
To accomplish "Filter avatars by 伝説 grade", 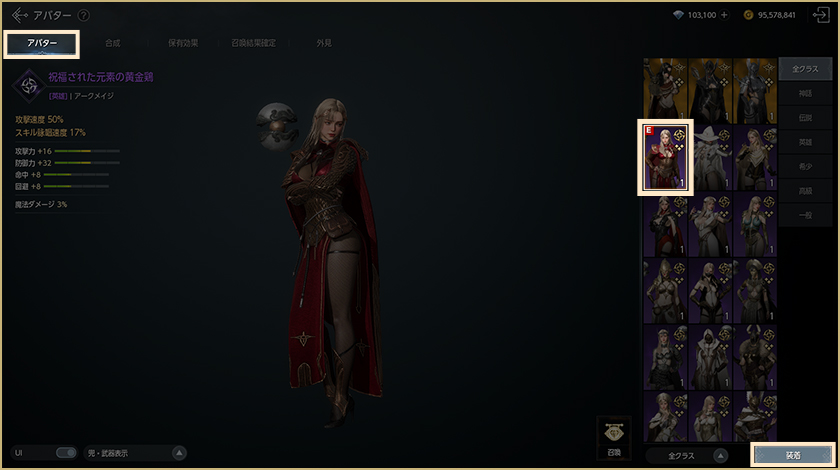I will [x=805, y=117].
